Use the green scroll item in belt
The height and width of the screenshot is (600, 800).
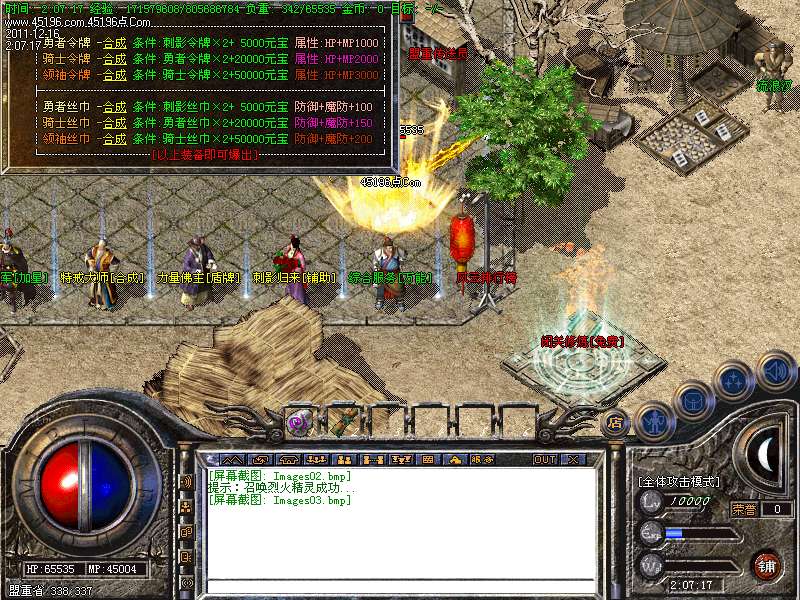point(342,420)
